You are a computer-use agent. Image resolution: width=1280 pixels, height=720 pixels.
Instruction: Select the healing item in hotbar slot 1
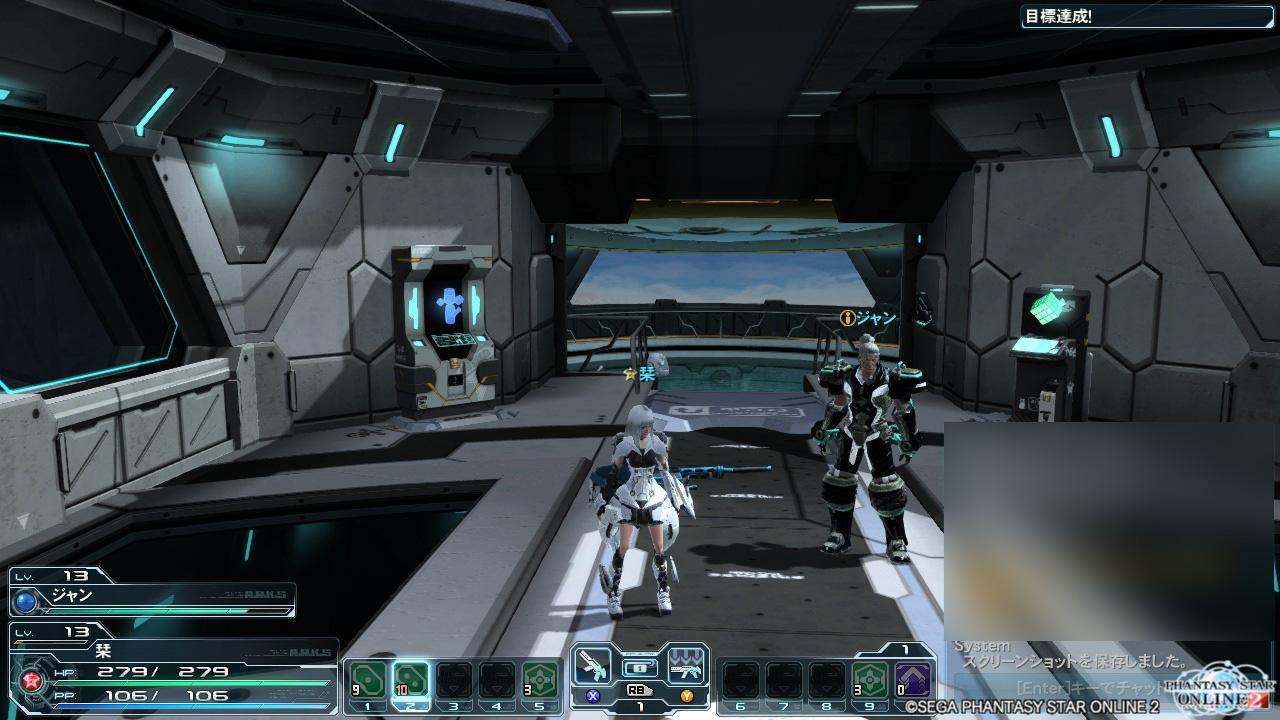(366, 681)
